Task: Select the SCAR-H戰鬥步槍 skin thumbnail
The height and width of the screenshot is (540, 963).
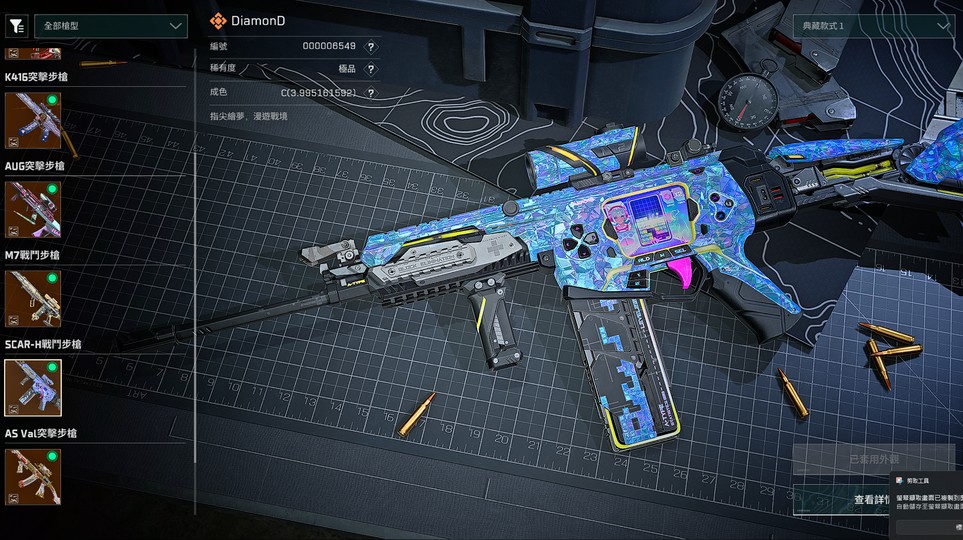Action: click(33, 388)
